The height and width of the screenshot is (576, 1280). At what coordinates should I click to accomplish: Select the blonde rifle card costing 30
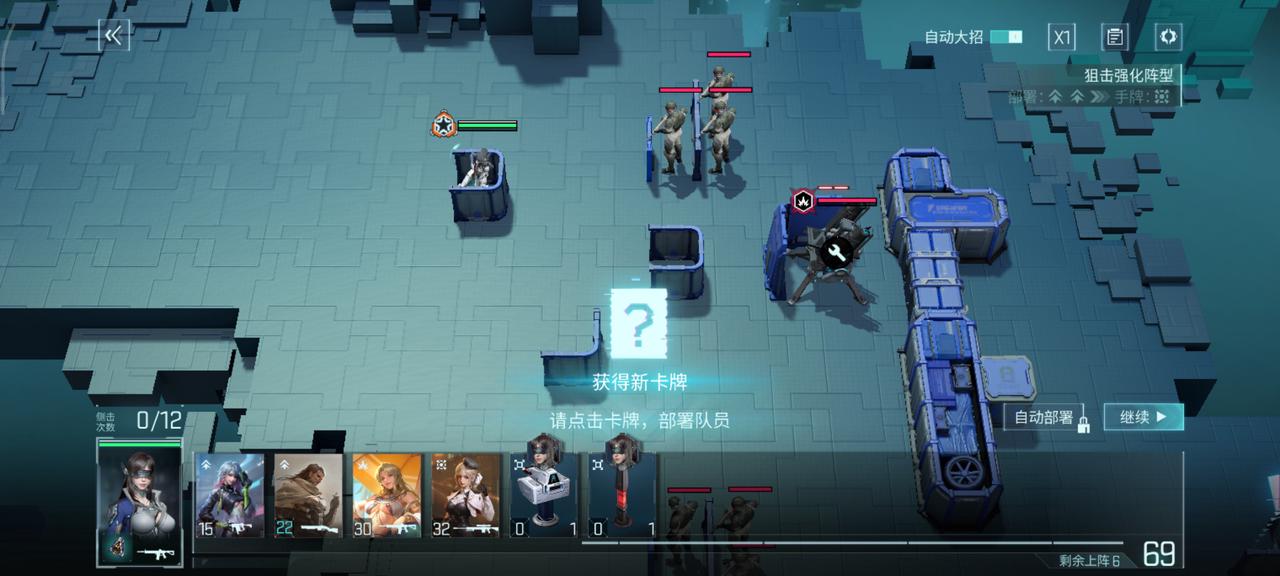(386, 495)
